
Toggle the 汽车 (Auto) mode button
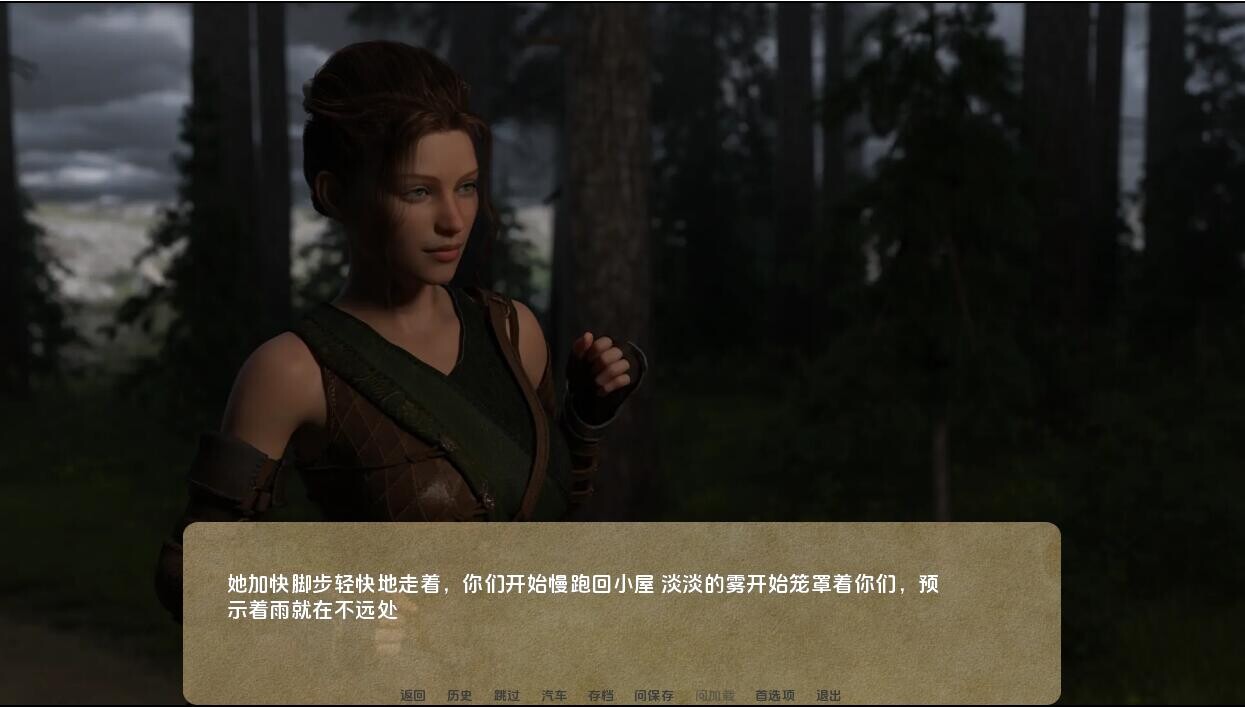(554, 696)
